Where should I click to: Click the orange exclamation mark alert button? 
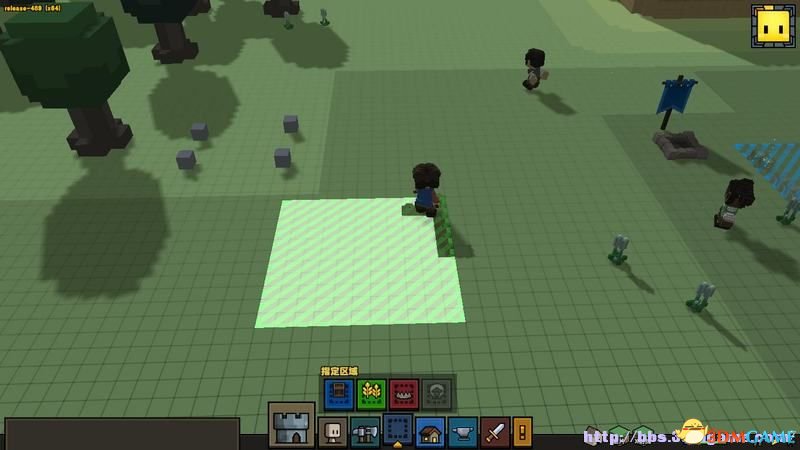click(524, 433)
